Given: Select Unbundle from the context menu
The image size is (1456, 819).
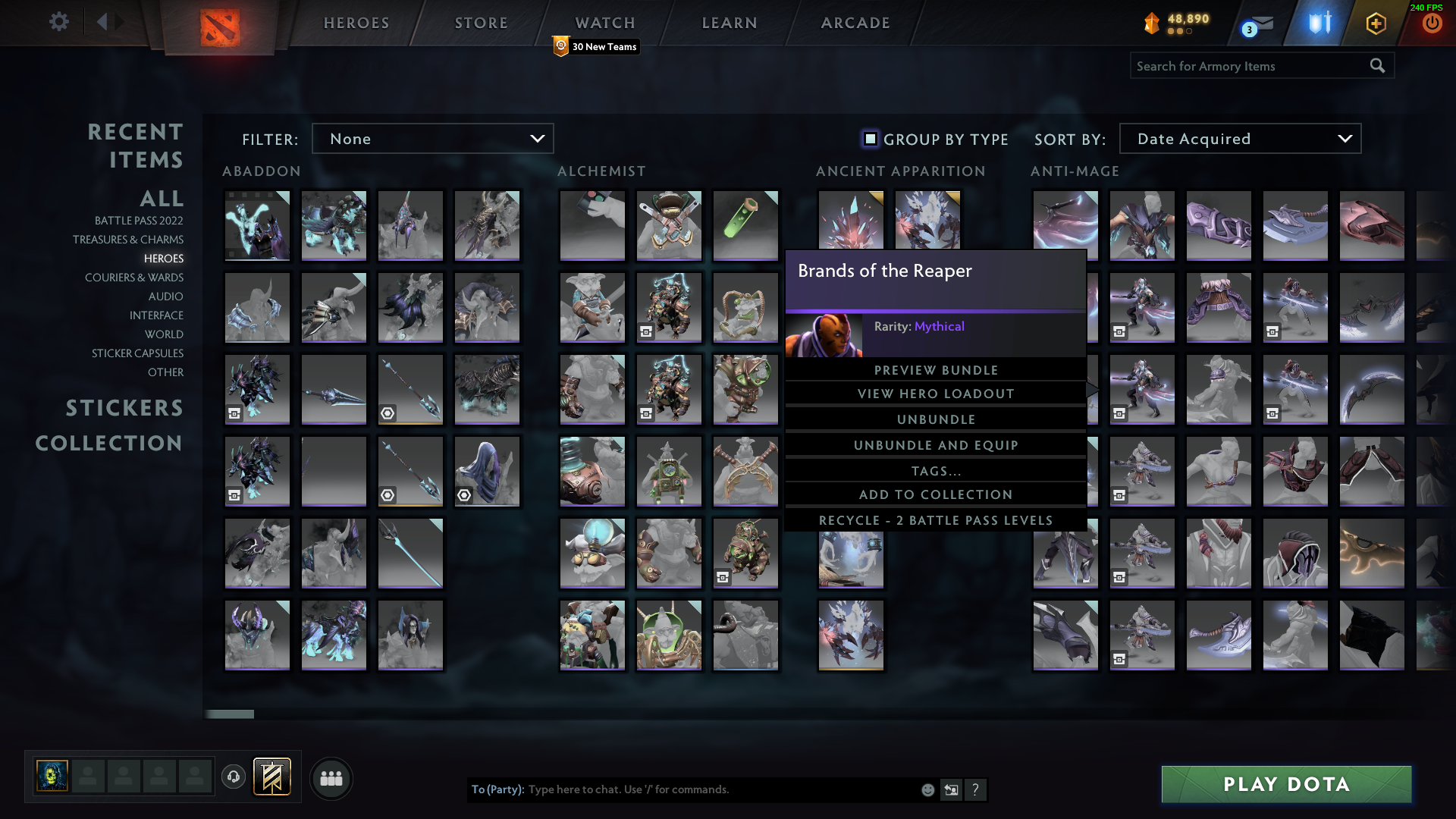Looking at the screenshot, I should click(936, 419).
